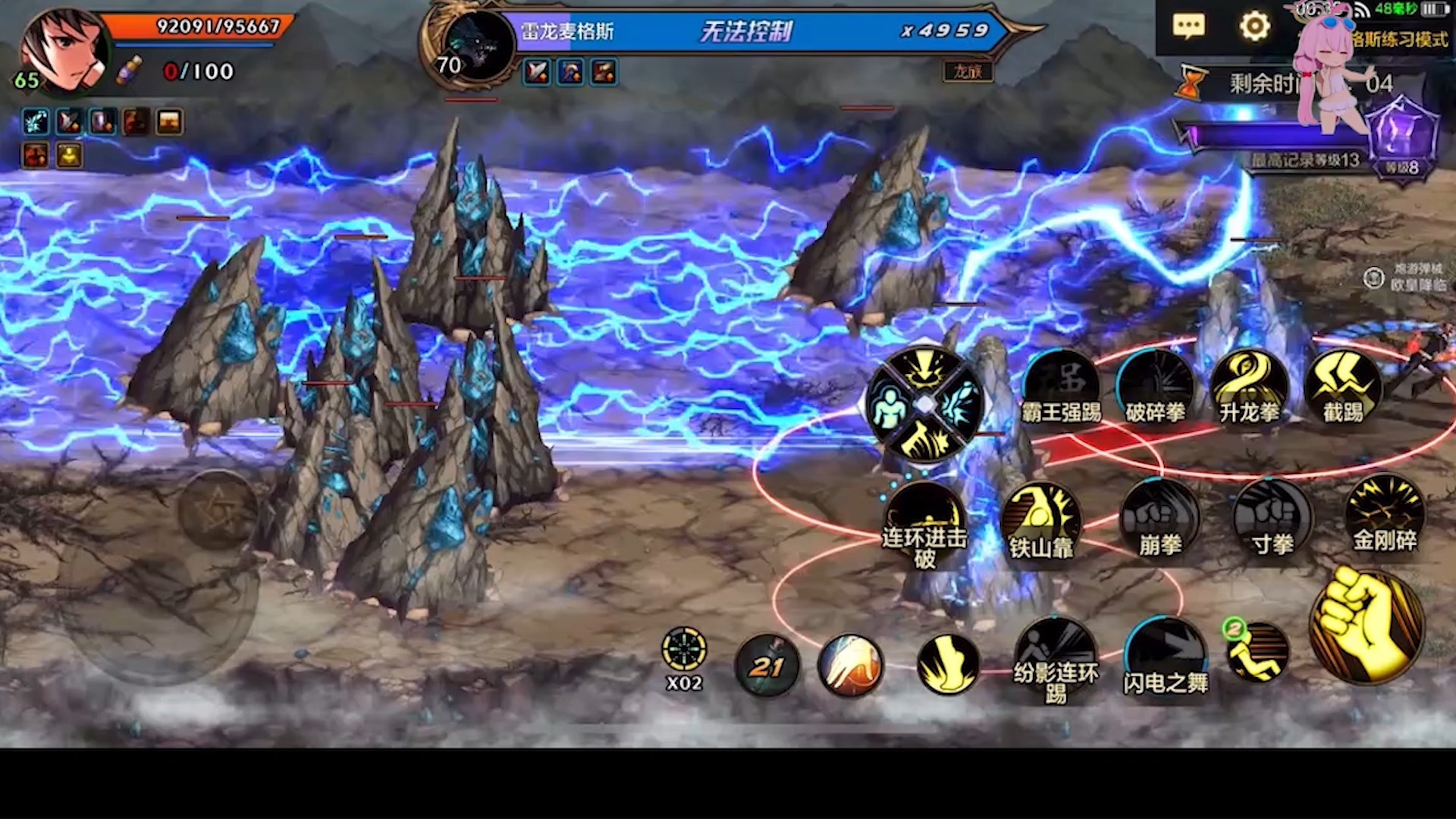Activate the 铁山靠 skill

click(x=1041, y=520)
